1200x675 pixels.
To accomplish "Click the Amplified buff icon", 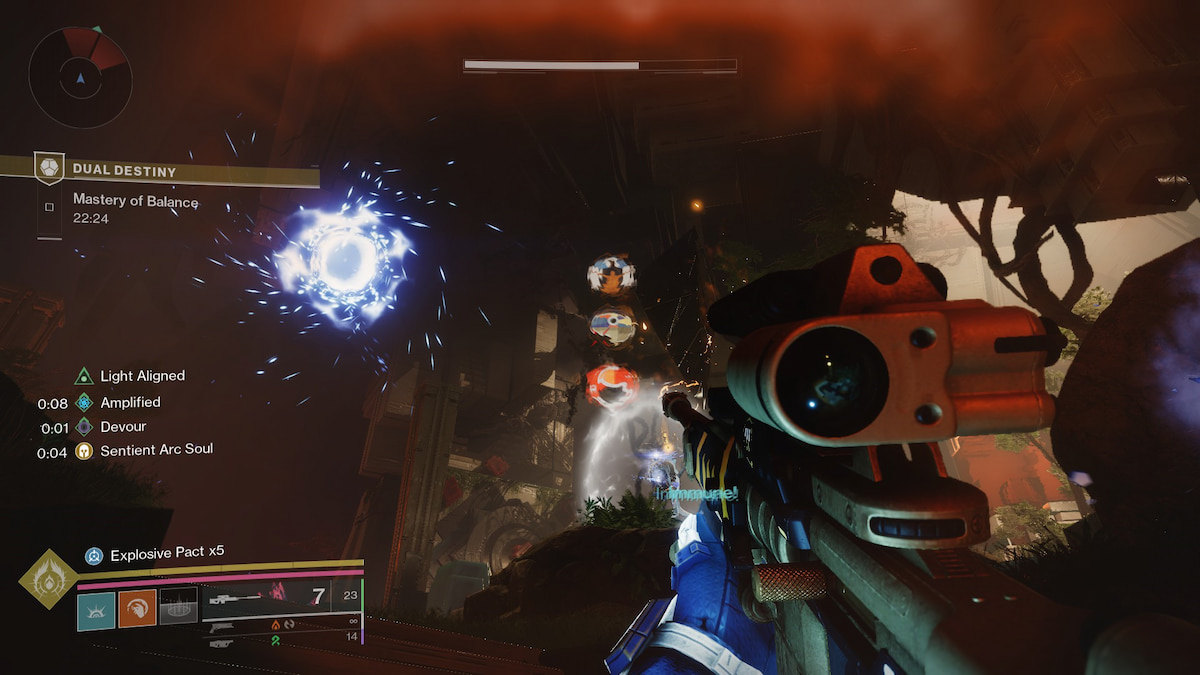I will click(x=84, y=402).
